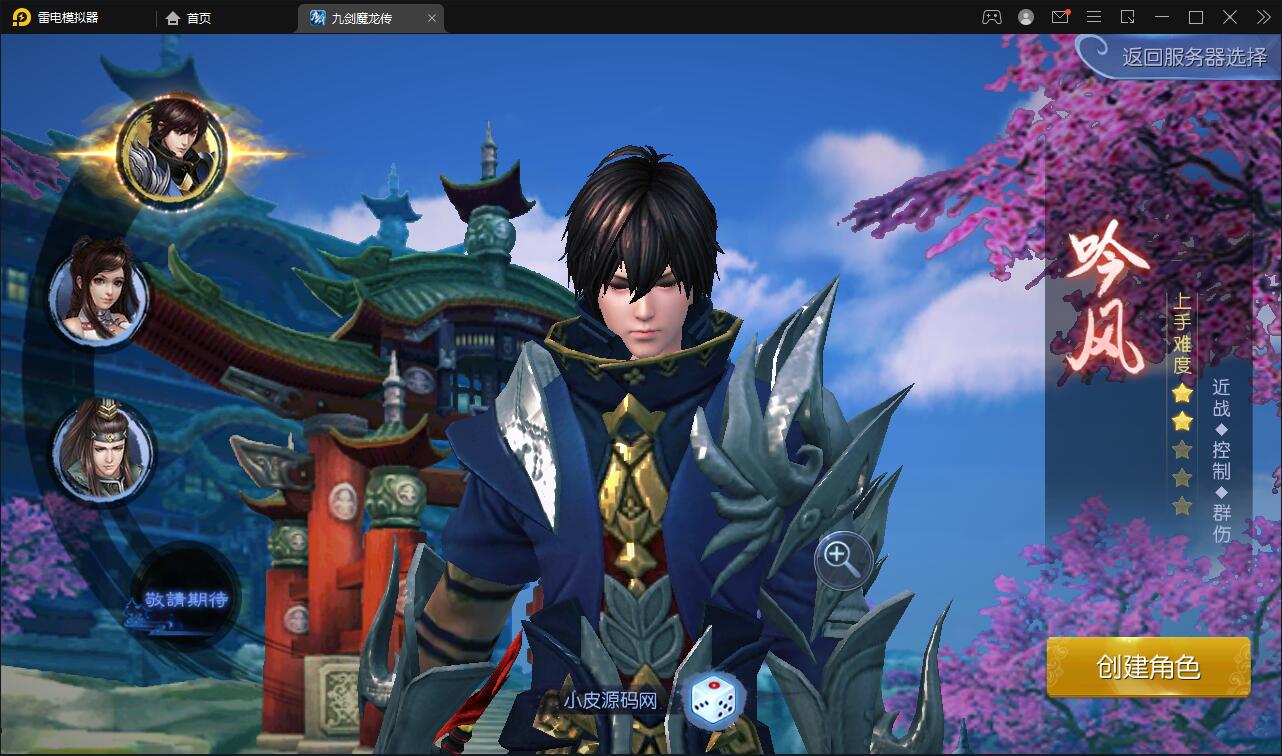Open the hamburger menu icon
Viewport: 1282px width, 756px height.
[1093, 17]
